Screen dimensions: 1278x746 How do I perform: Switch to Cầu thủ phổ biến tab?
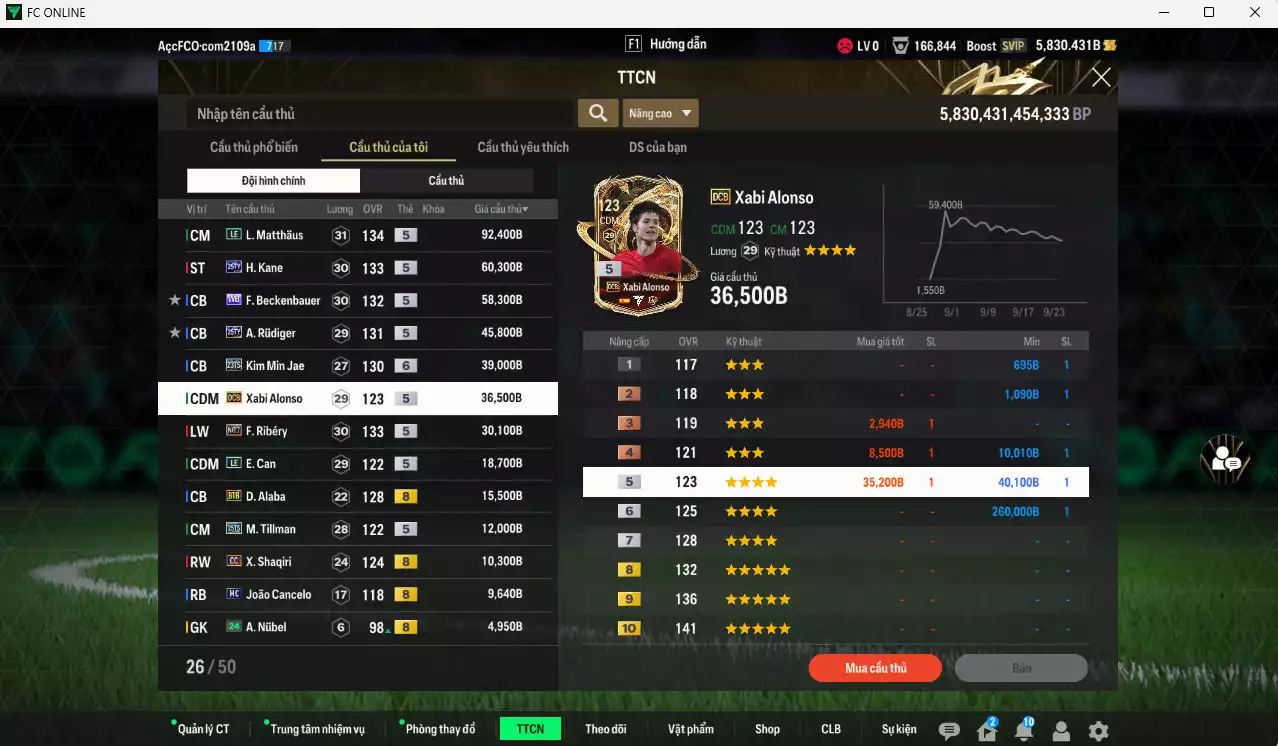point(254,147)
